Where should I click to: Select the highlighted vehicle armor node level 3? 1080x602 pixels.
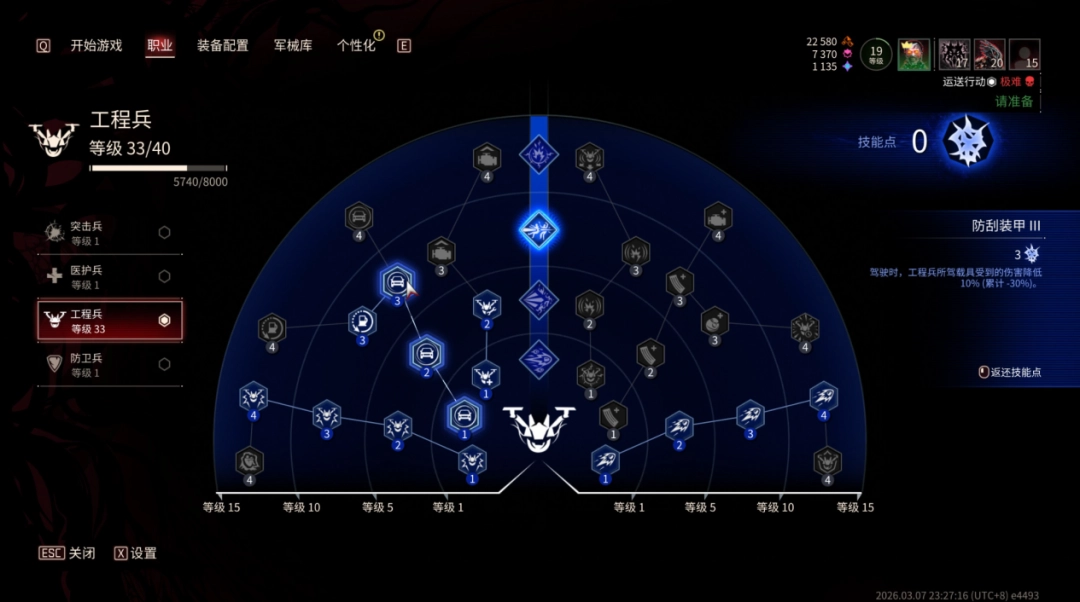(x=397, y=282)
